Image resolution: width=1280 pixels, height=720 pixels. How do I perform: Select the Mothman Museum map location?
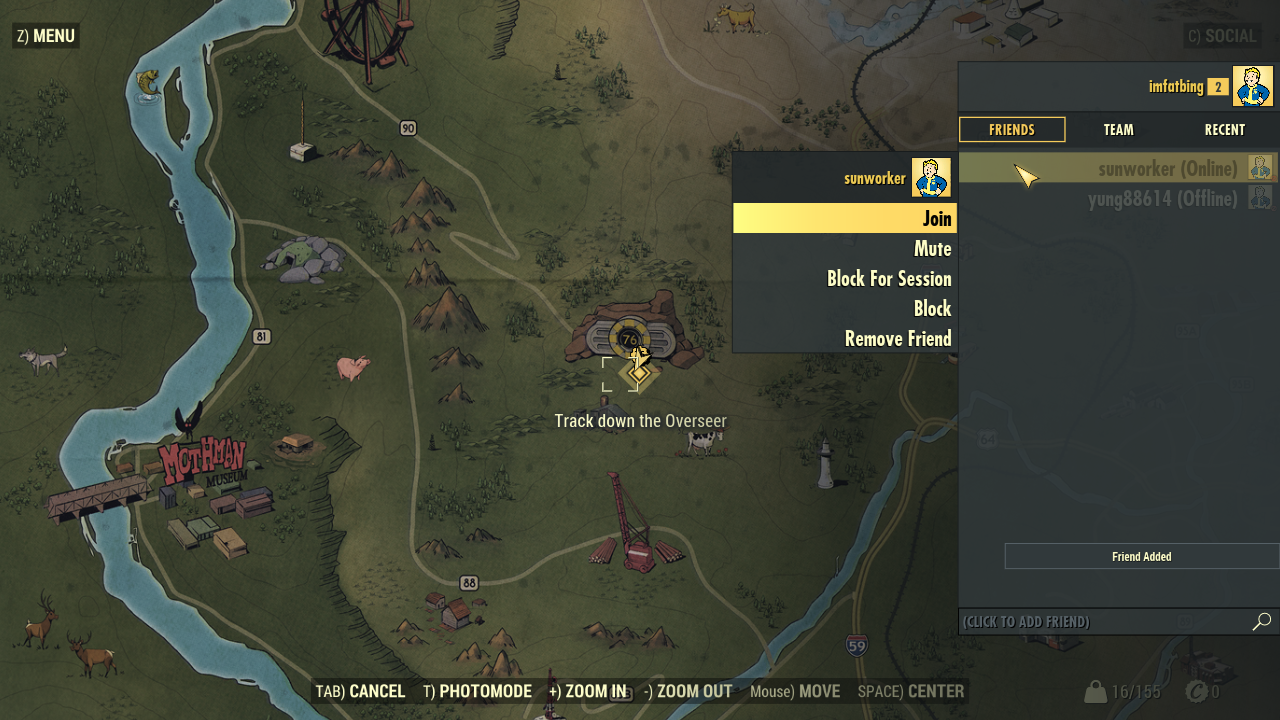[203, 466]
